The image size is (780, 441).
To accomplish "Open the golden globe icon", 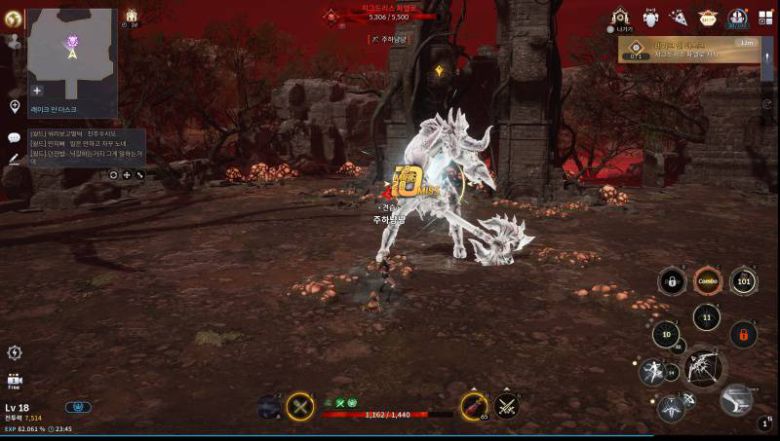I will click(14, 19).
